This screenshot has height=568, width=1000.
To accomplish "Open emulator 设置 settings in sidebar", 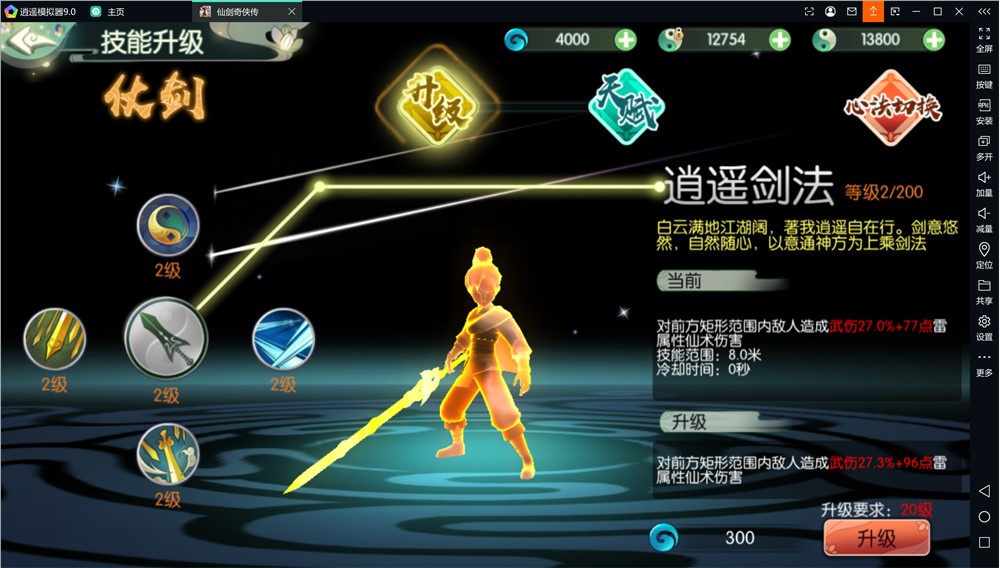I will pyautogui.click(x=984, y=327).
